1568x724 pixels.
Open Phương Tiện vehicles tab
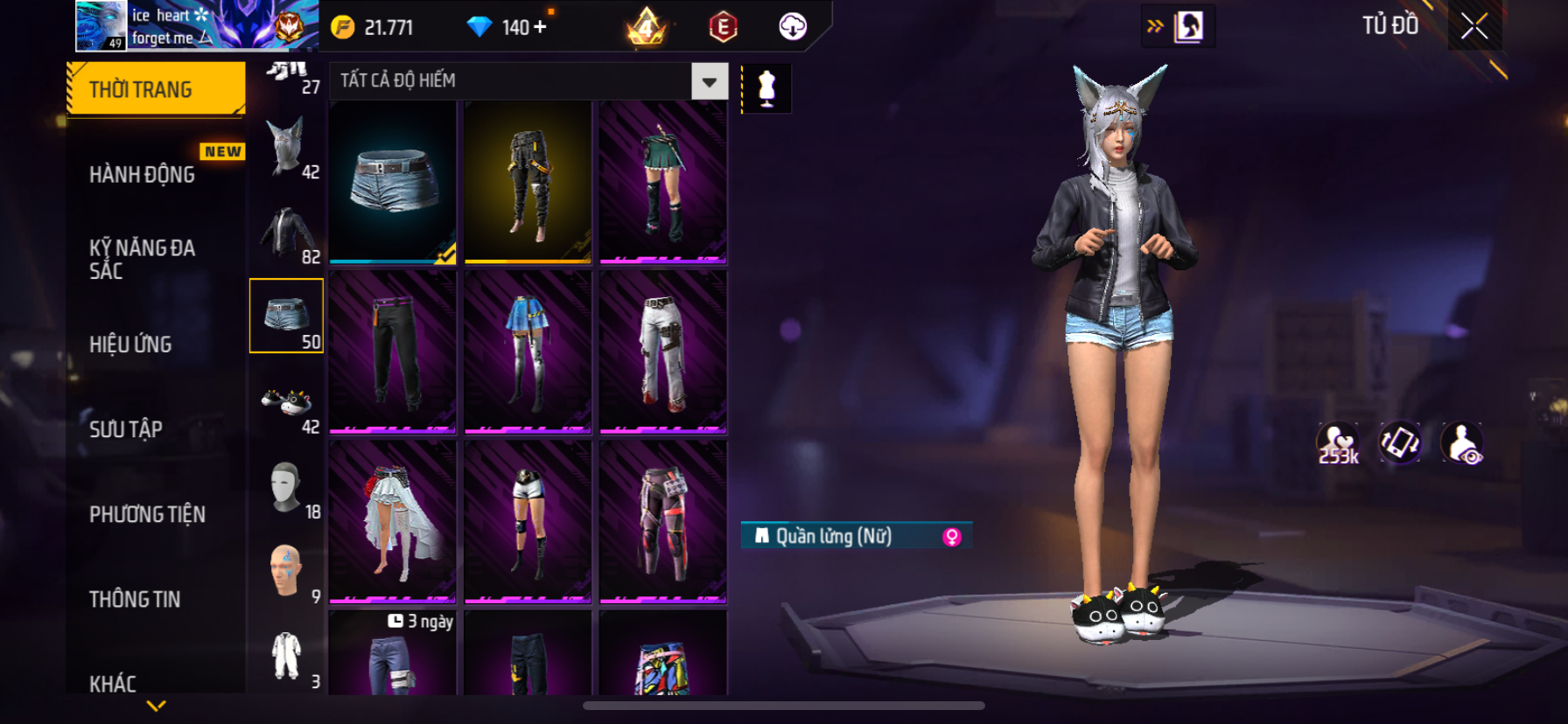[147, 514]
